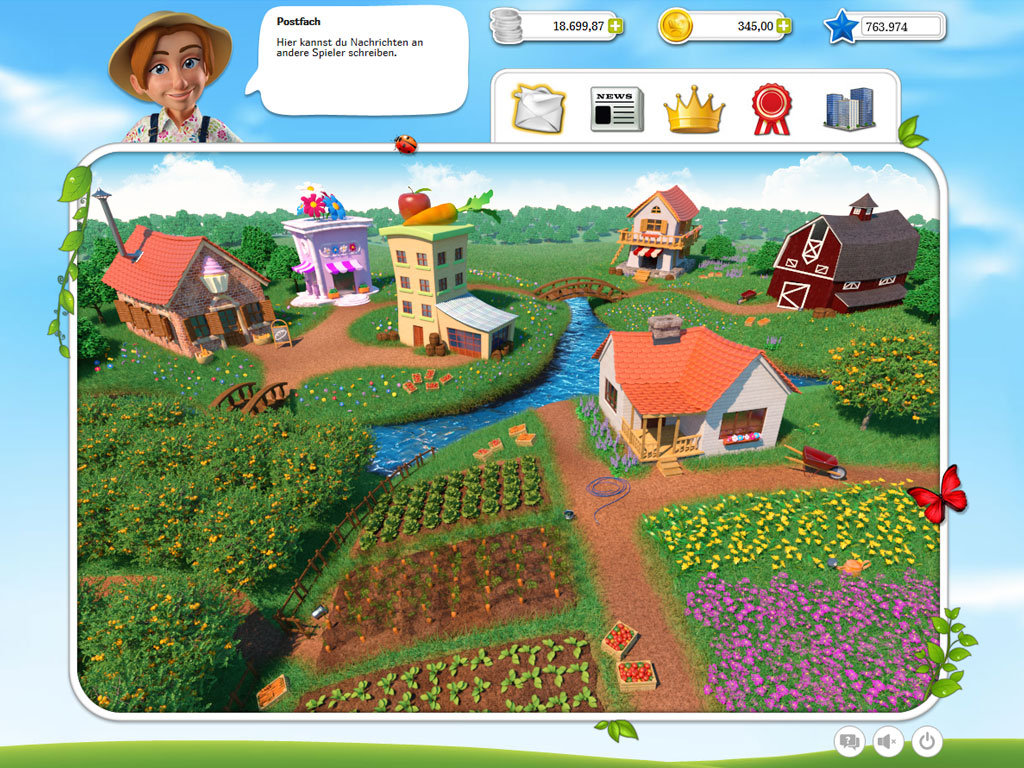This screenshot has height=768, width=1024.
Task: Add silver coins with the green plus button
Action: point(615,26)
